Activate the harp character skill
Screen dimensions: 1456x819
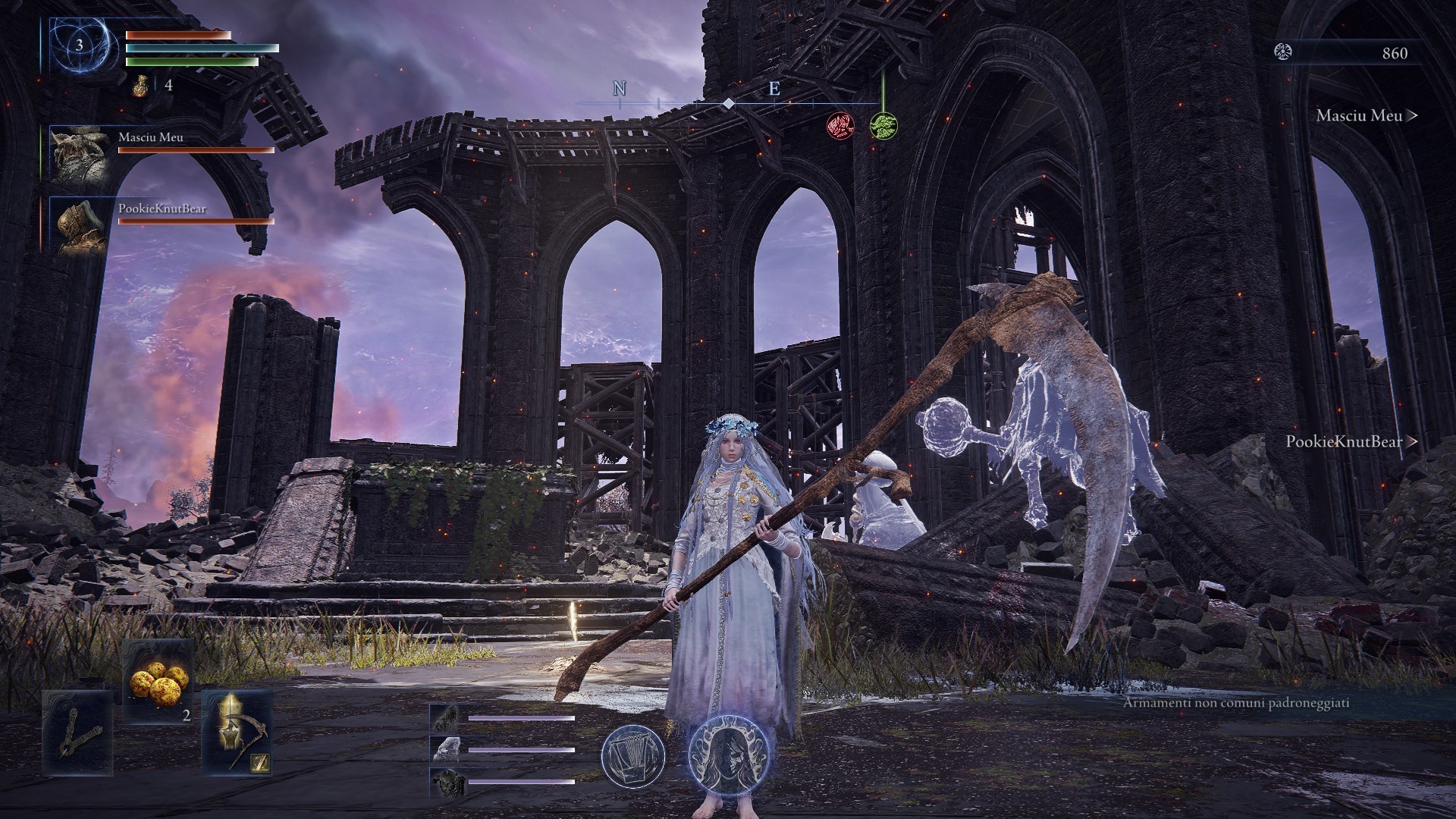pos(633,755)
